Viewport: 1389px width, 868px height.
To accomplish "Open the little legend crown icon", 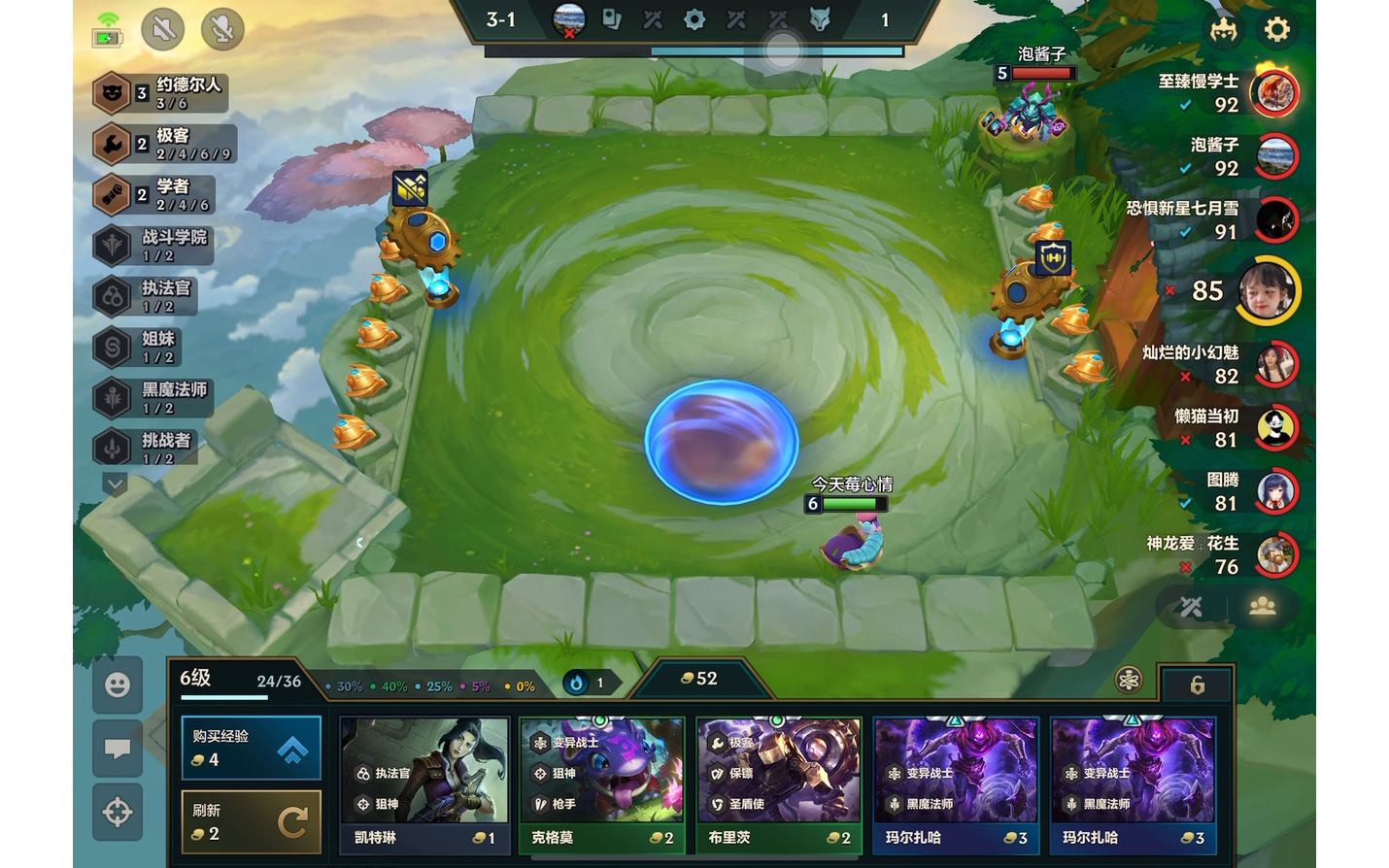I will coord(1223,29).
